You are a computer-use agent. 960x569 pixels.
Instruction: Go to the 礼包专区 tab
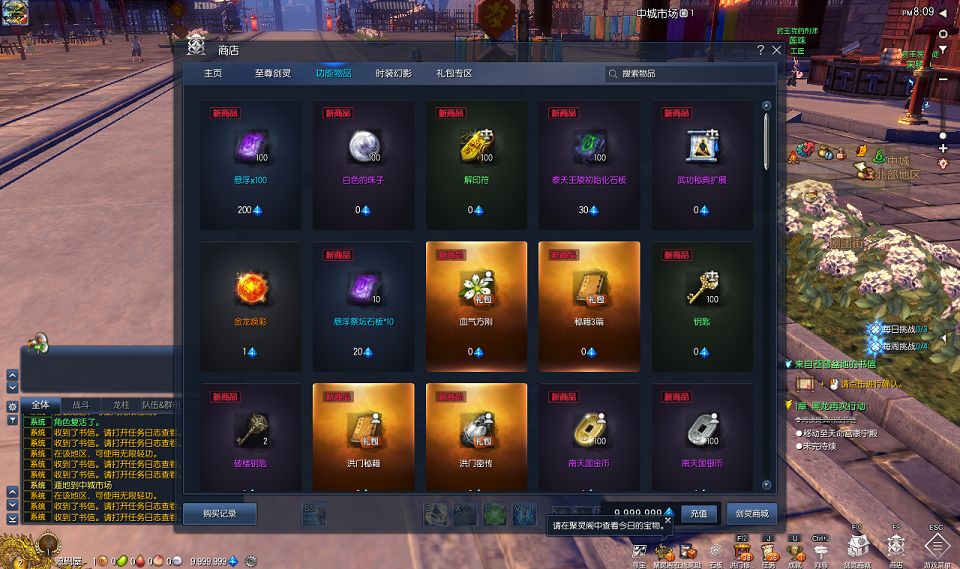pyautogui.click(x=453, y=74)
